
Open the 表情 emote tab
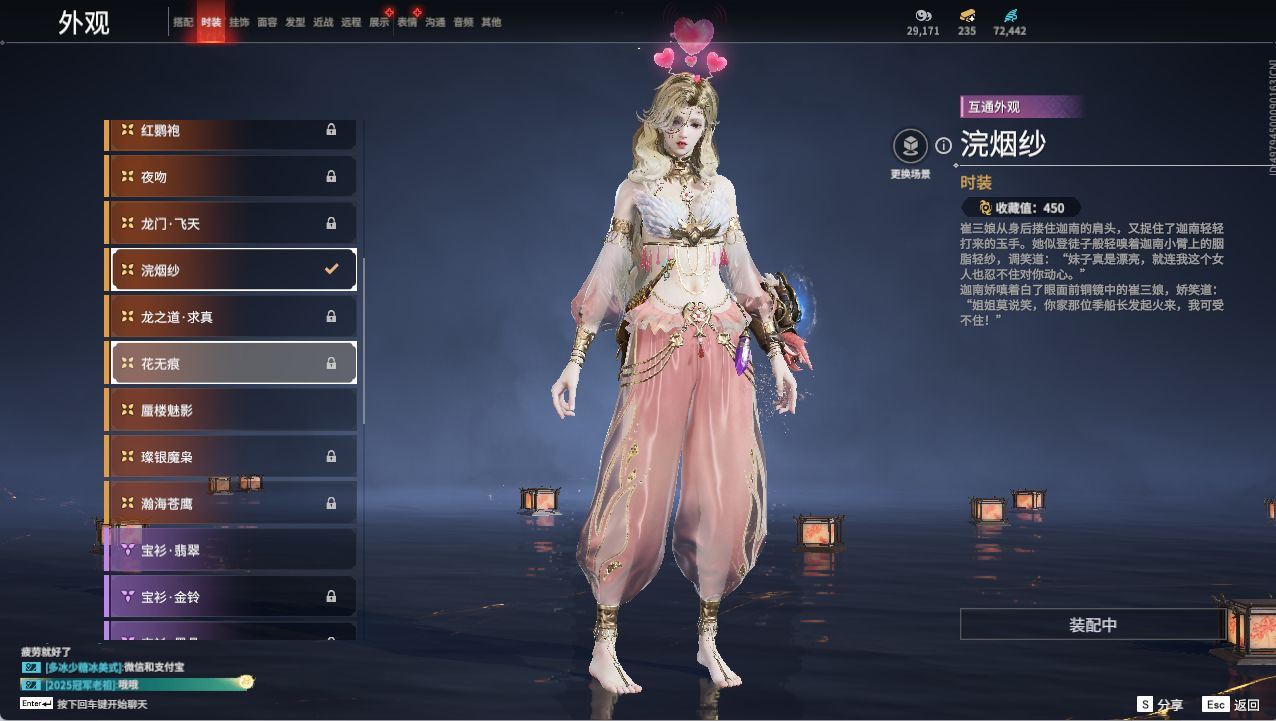click(407, 22)
